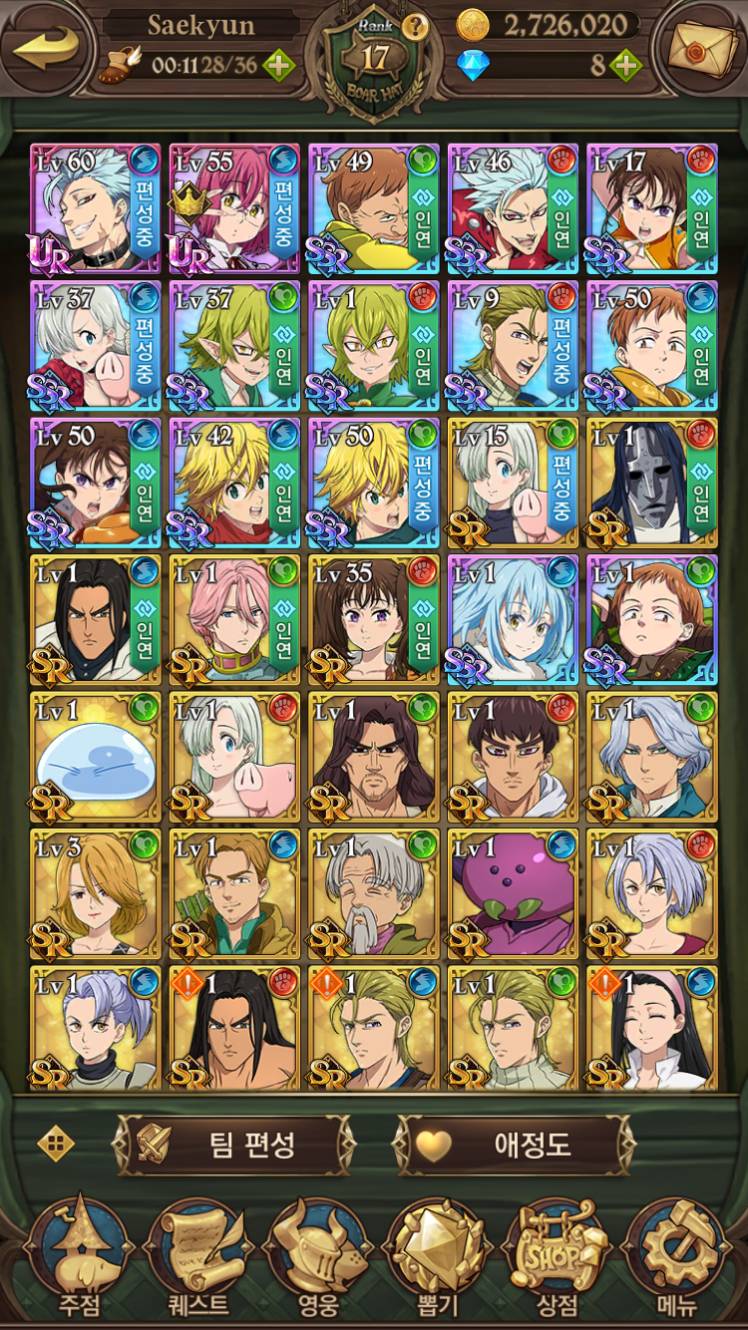748x1330 pixels.
Task: Toggle the sort filter diamond icon
Action: [56, 1143]
